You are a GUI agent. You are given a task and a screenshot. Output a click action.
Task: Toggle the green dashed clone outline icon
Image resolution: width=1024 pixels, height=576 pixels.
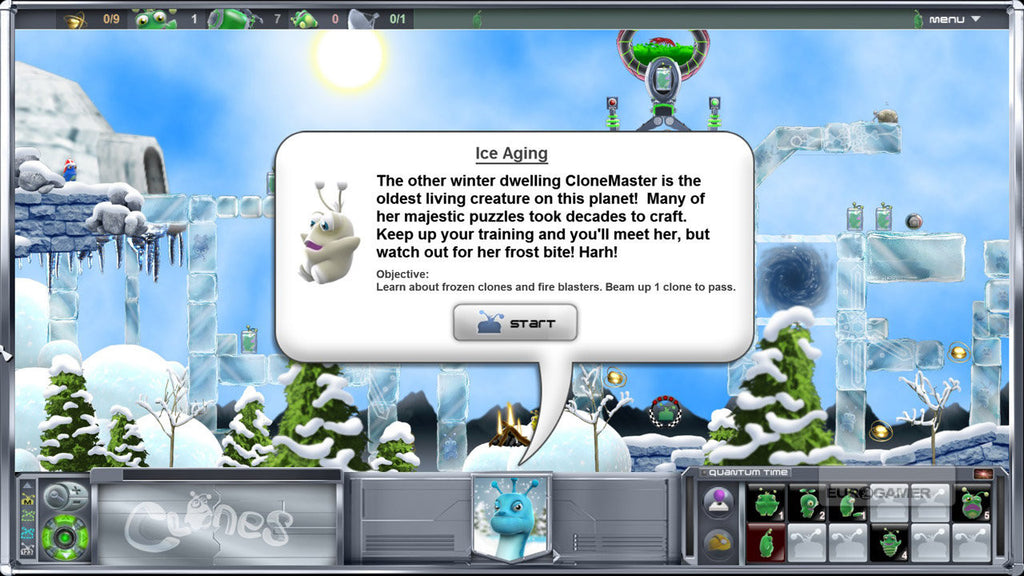tap(28, 517)
